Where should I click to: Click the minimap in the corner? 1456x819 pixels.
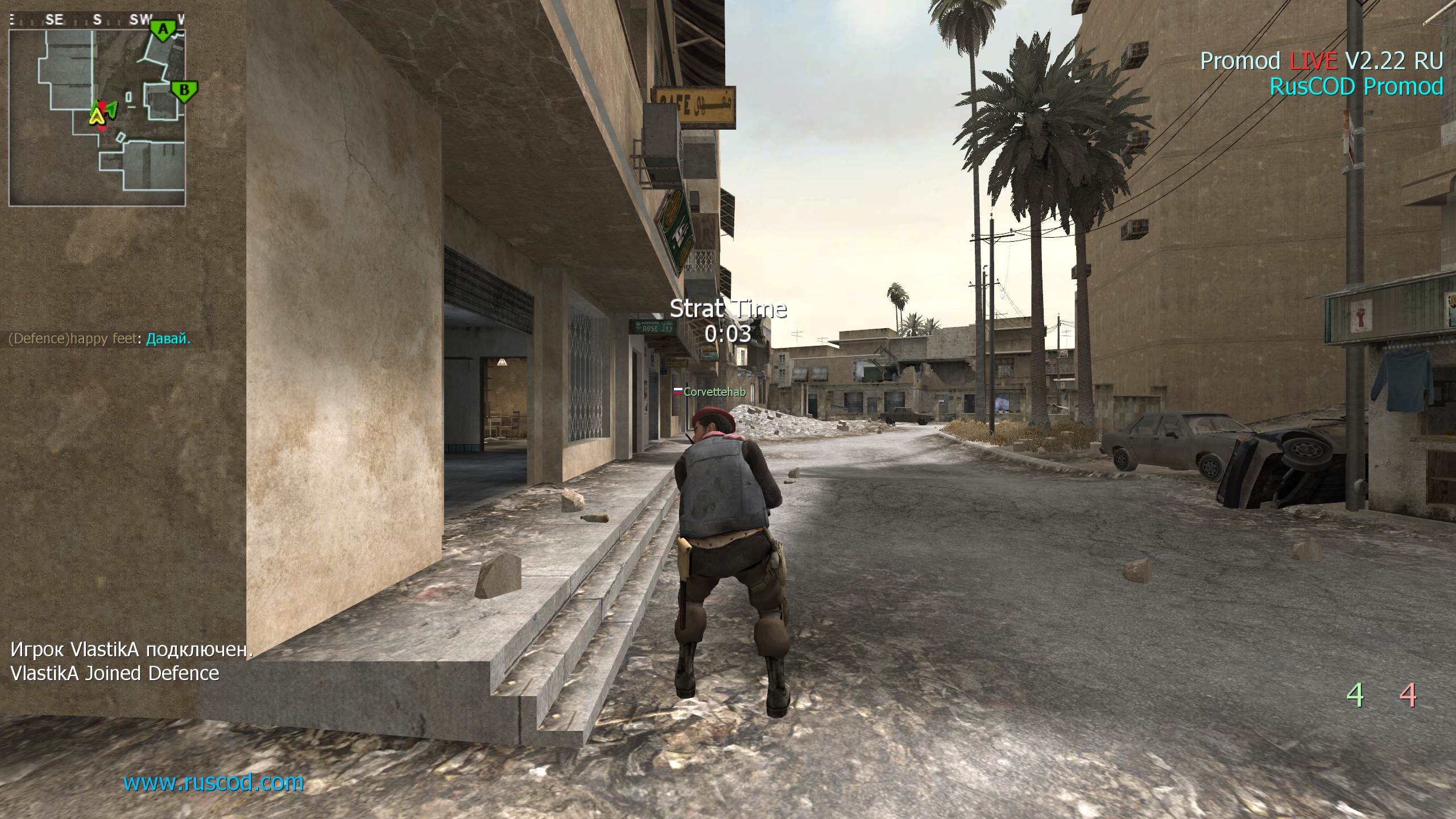coord(97,117)
